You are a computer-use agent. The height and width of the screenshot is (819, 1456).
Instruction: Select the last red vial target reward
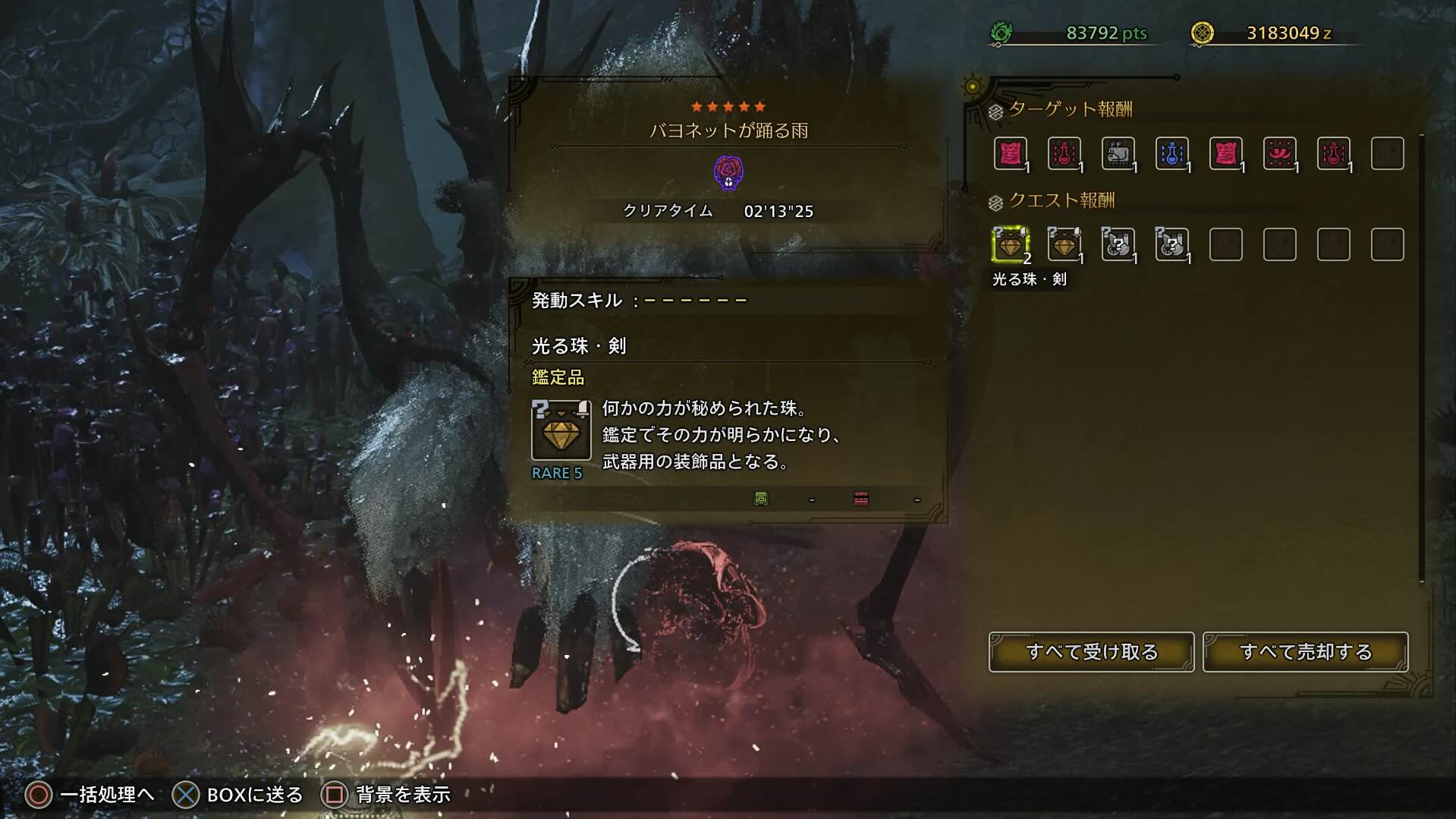click(1335, 153)
